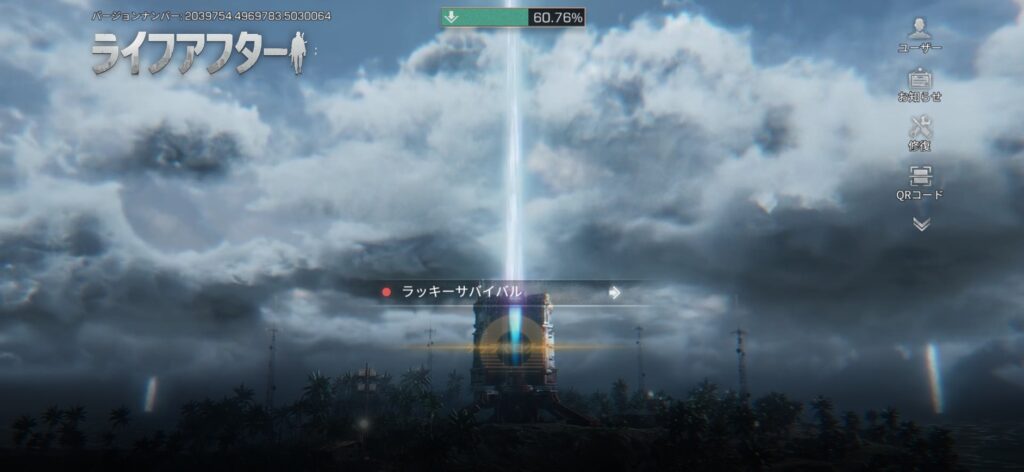The height and width of the screenshot is (472, 1024).
Task: Expand the side menu with the down chevron
Action: pos(921,224)
